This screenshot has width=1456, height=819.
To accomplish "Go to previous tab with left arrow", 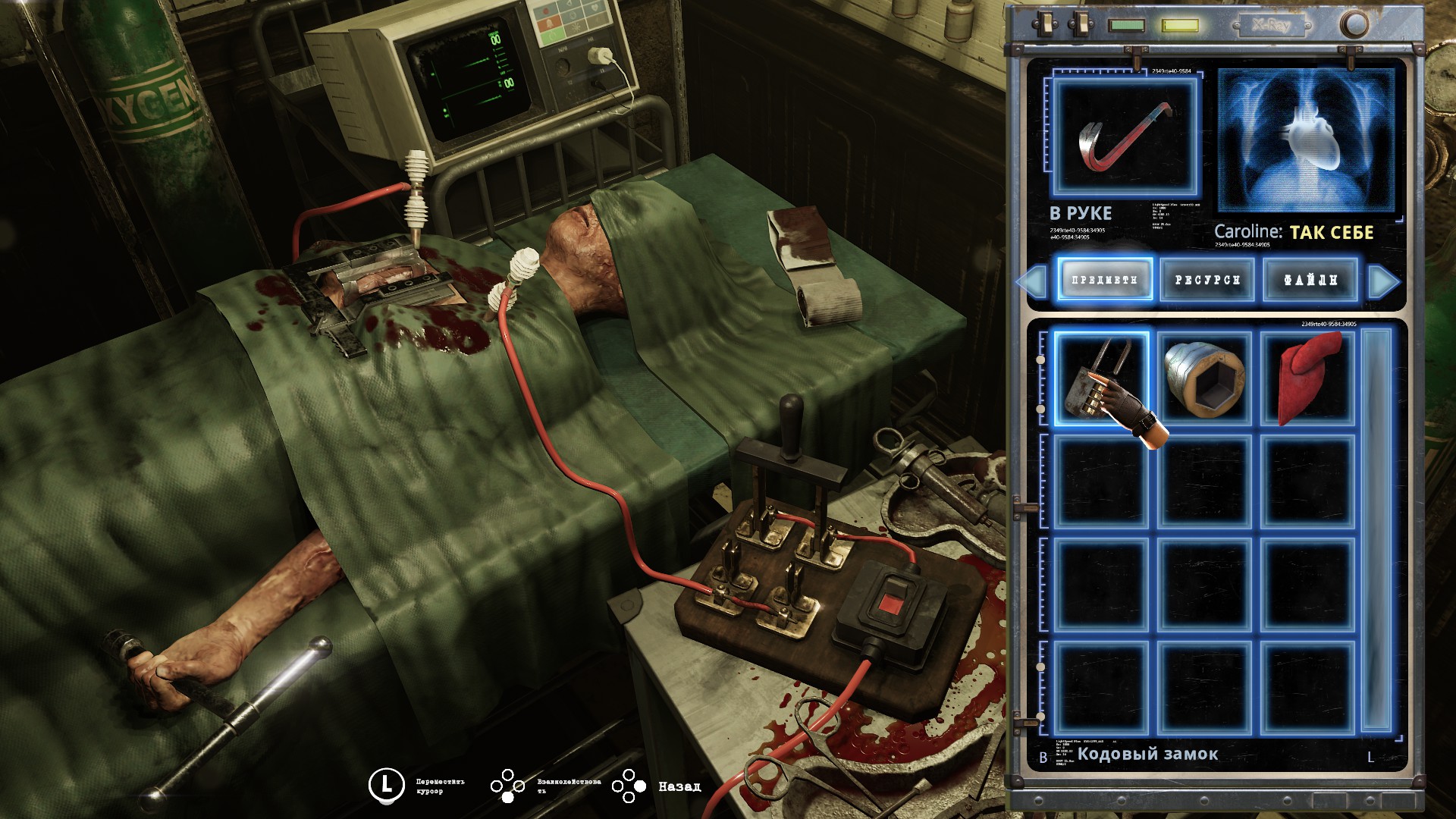I will click(x=1033, y=281).
